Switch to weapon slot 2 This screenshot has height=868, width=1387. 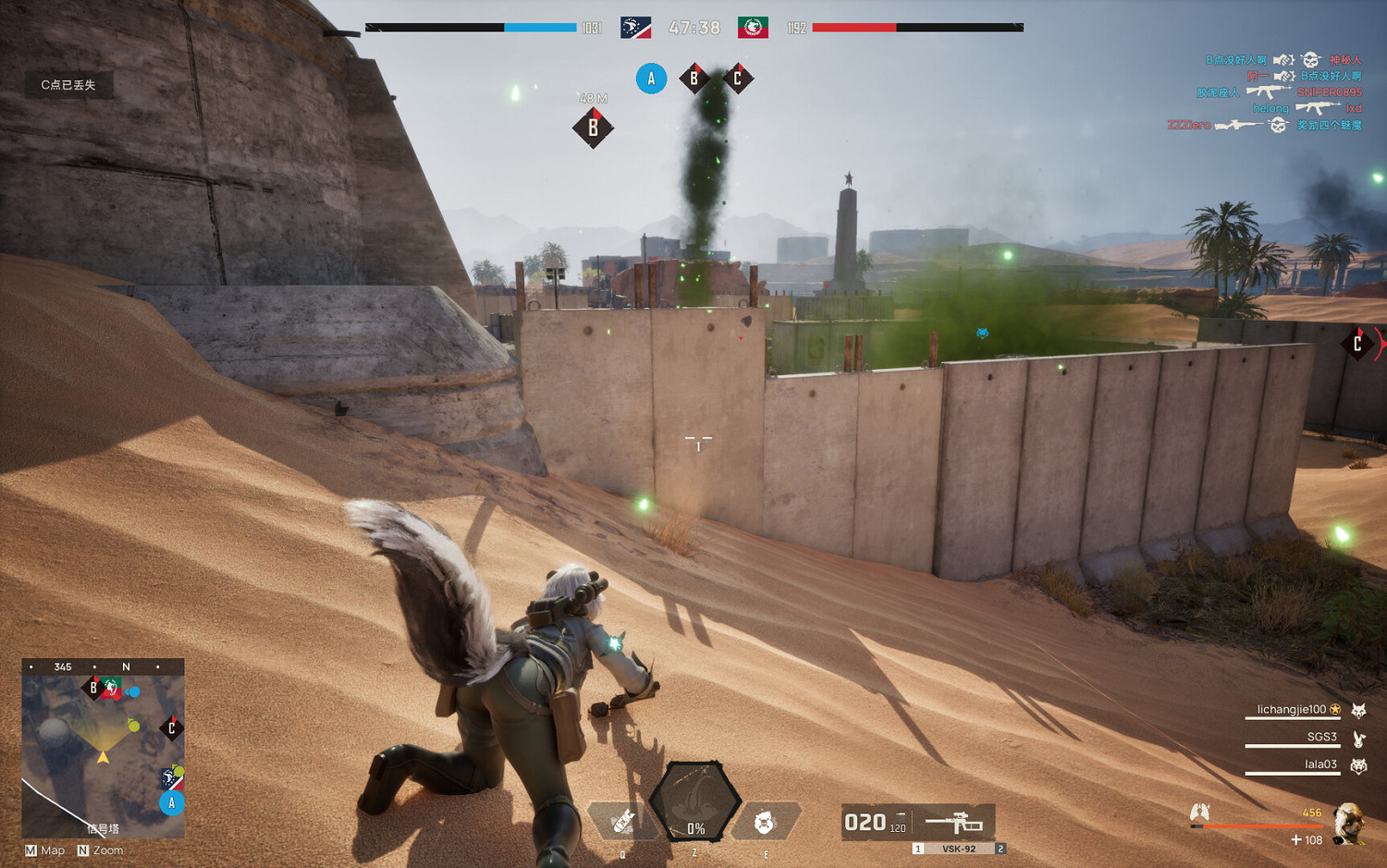click(1000, 847)
